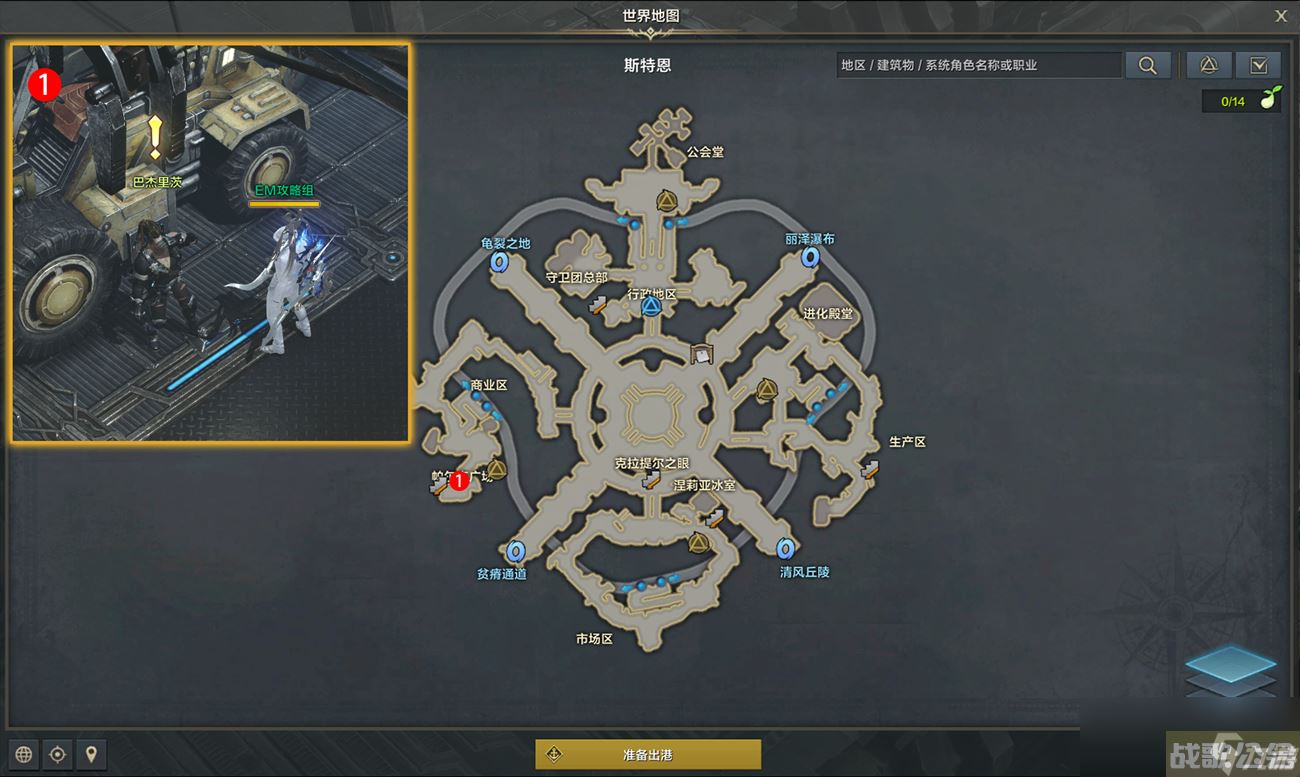
Task: Click the blue waypoint orb at 丽泽瀑布
Action: click(x=810, y=256)
